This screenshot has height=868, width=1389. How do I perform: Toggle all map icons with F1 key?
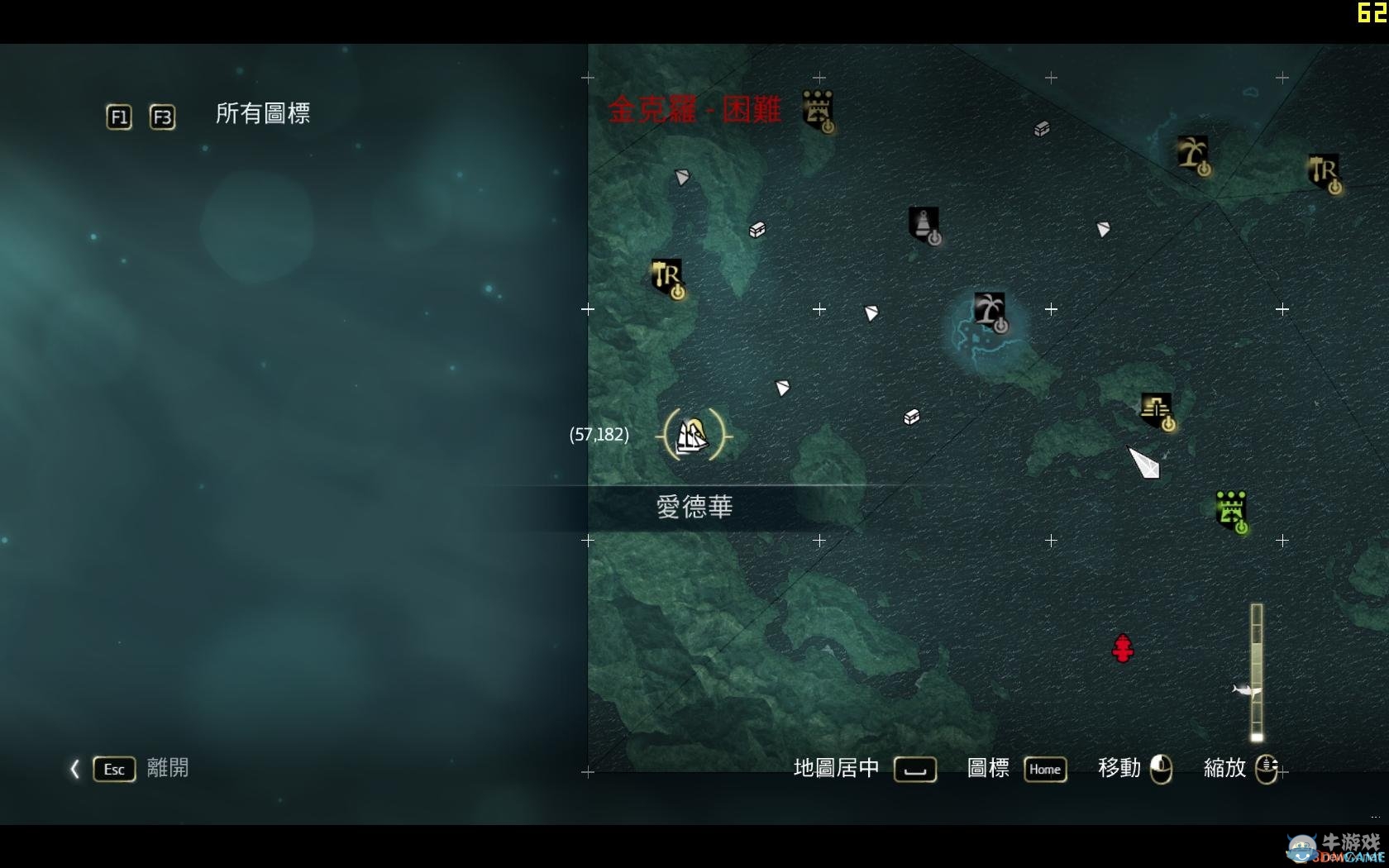pos(117,117)
